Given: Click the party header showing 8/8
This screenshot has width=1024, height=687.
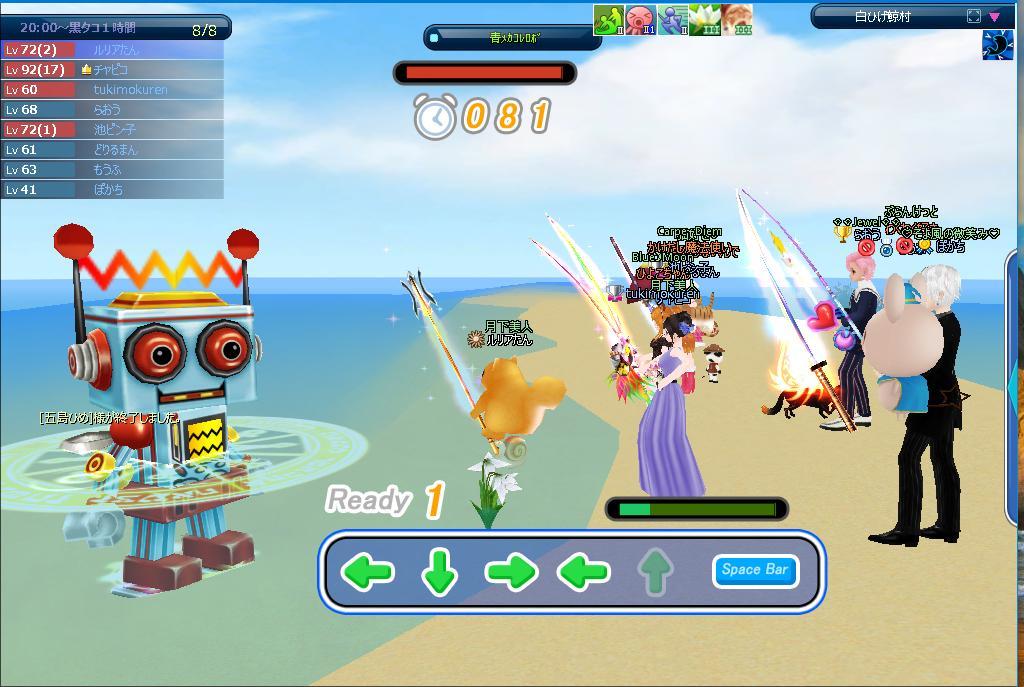Looking at the screenshot, I should 115,28.
